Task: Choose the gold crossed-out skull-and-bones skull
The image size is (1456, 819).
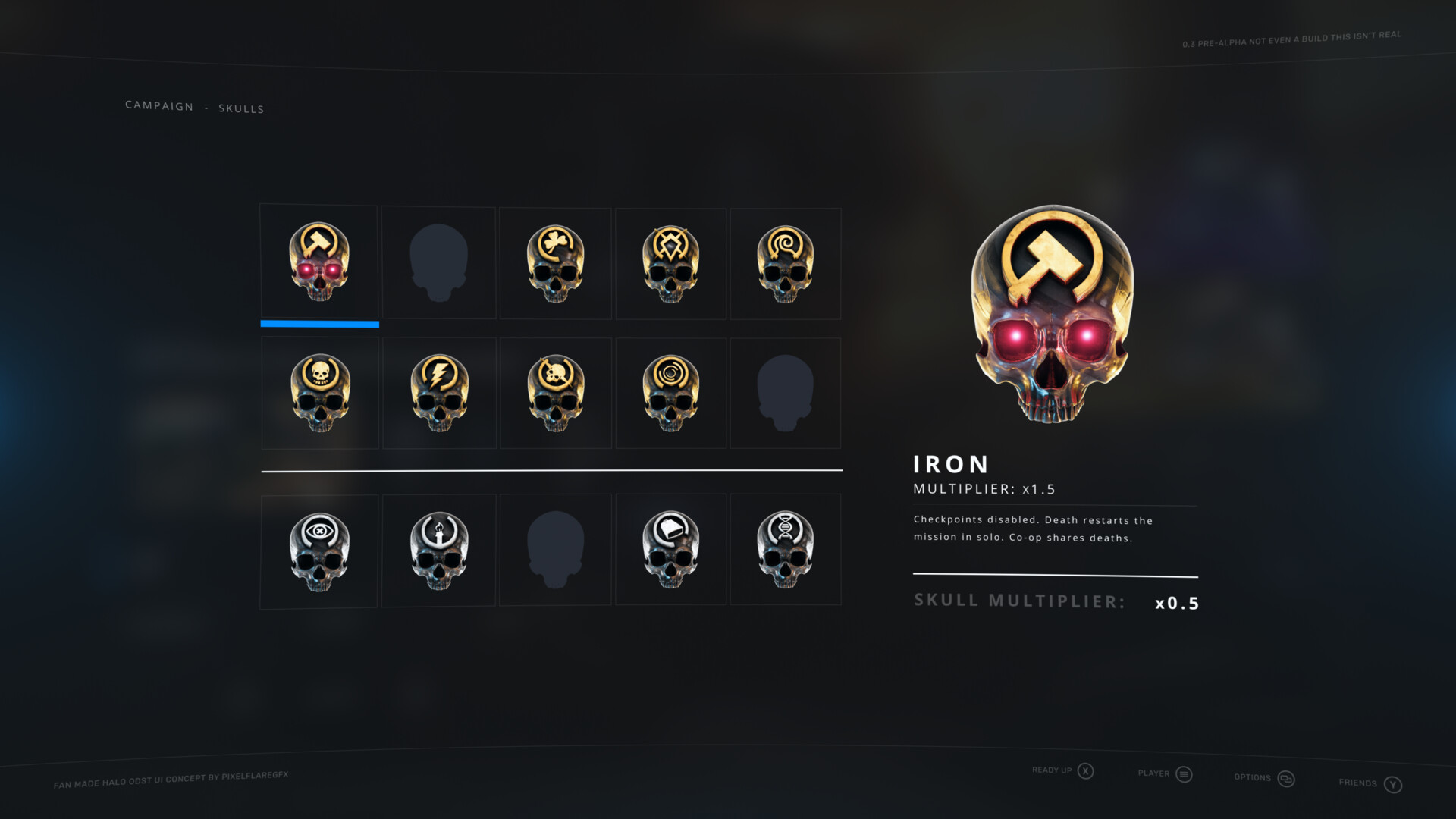Action: coord(555,394)
